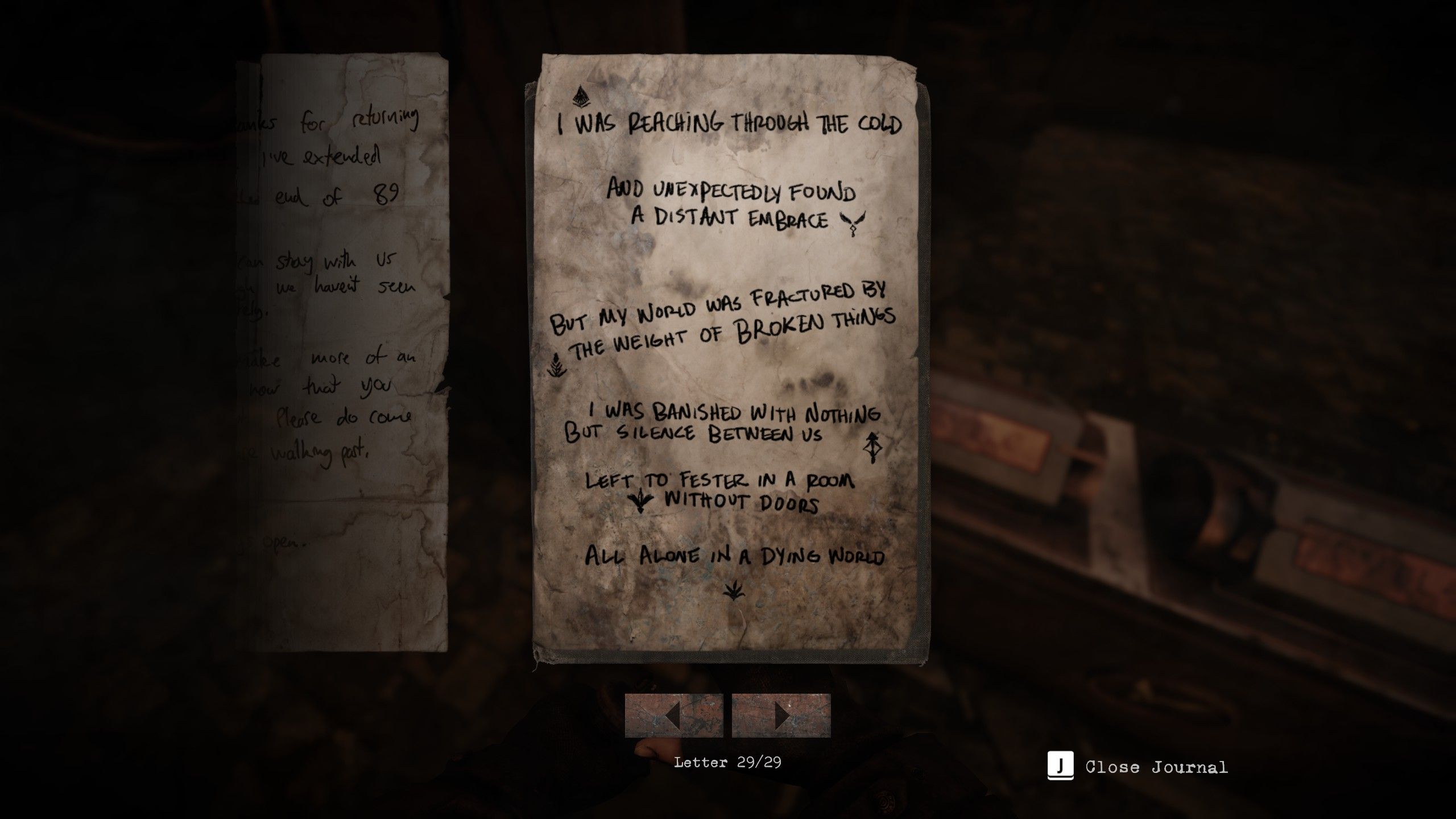
Task: Go to the previous letter with left arrow
Action: 674,715
